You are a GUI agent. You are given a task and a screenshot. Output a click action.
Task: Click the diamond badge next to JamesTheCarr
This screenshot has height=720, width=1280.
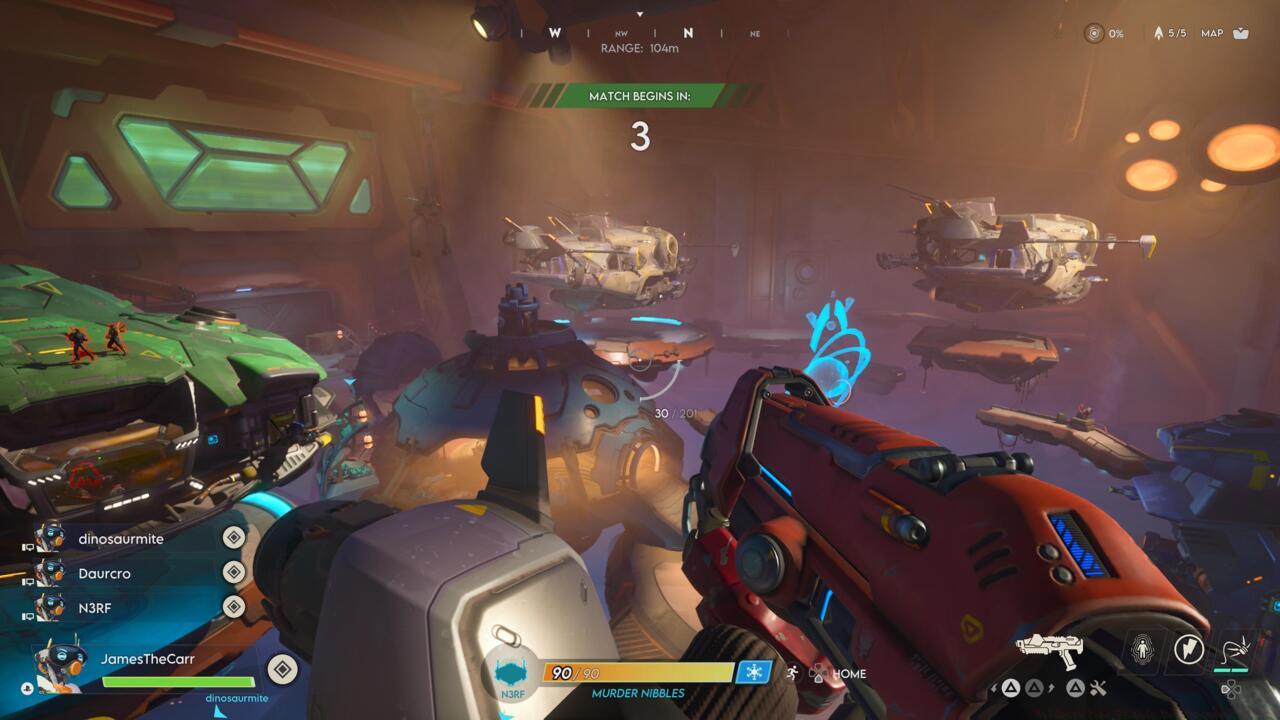click(282, 669)
